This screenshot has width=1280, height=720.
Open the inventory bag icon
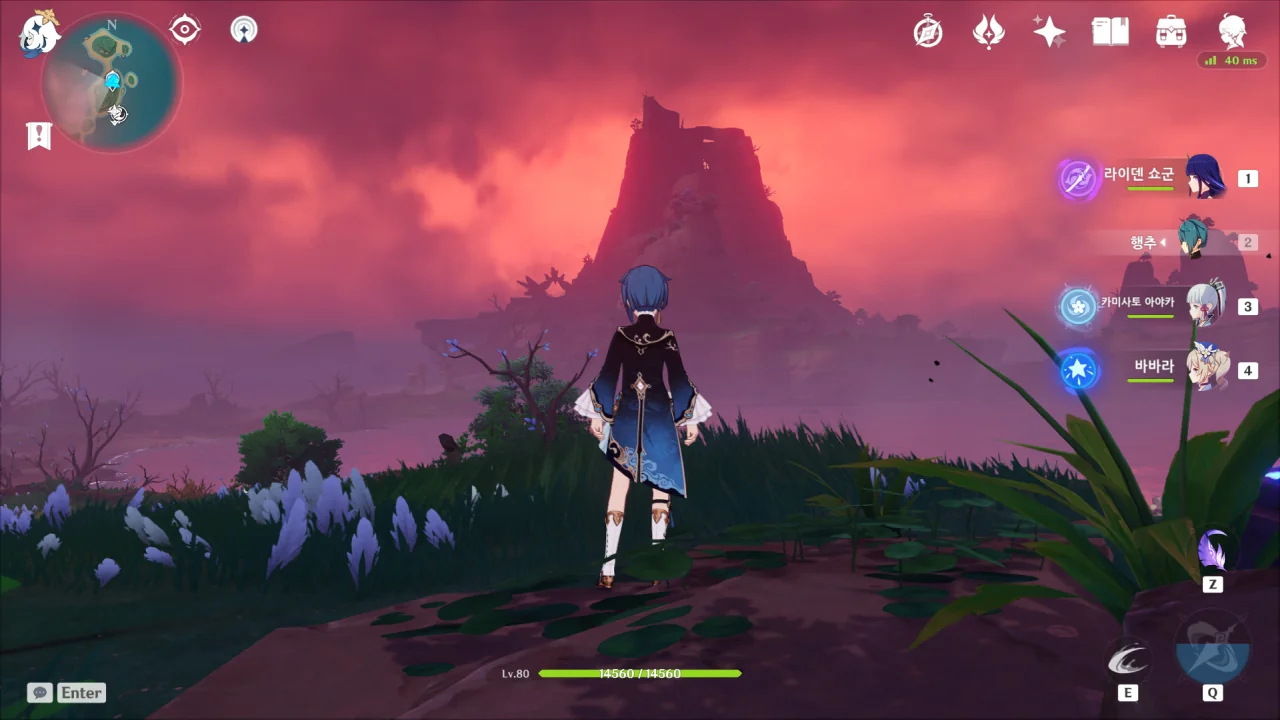[1171, 32]
